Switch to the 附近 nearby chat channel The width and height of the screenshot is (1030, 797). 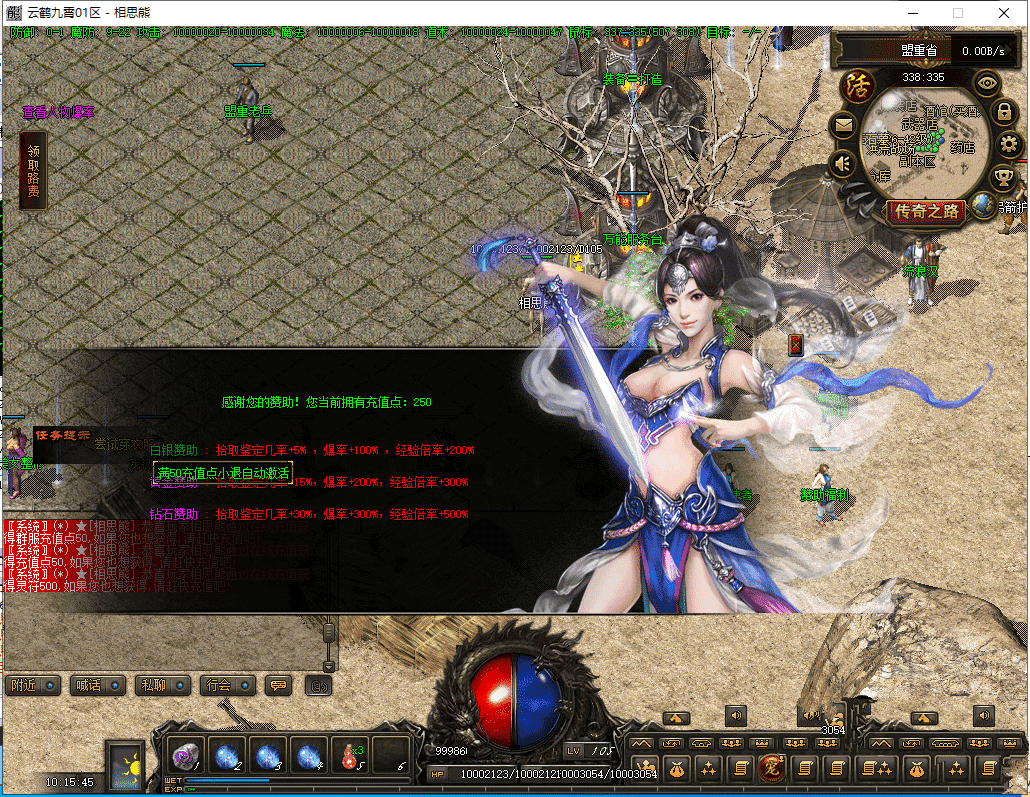(x=32, y=686)
